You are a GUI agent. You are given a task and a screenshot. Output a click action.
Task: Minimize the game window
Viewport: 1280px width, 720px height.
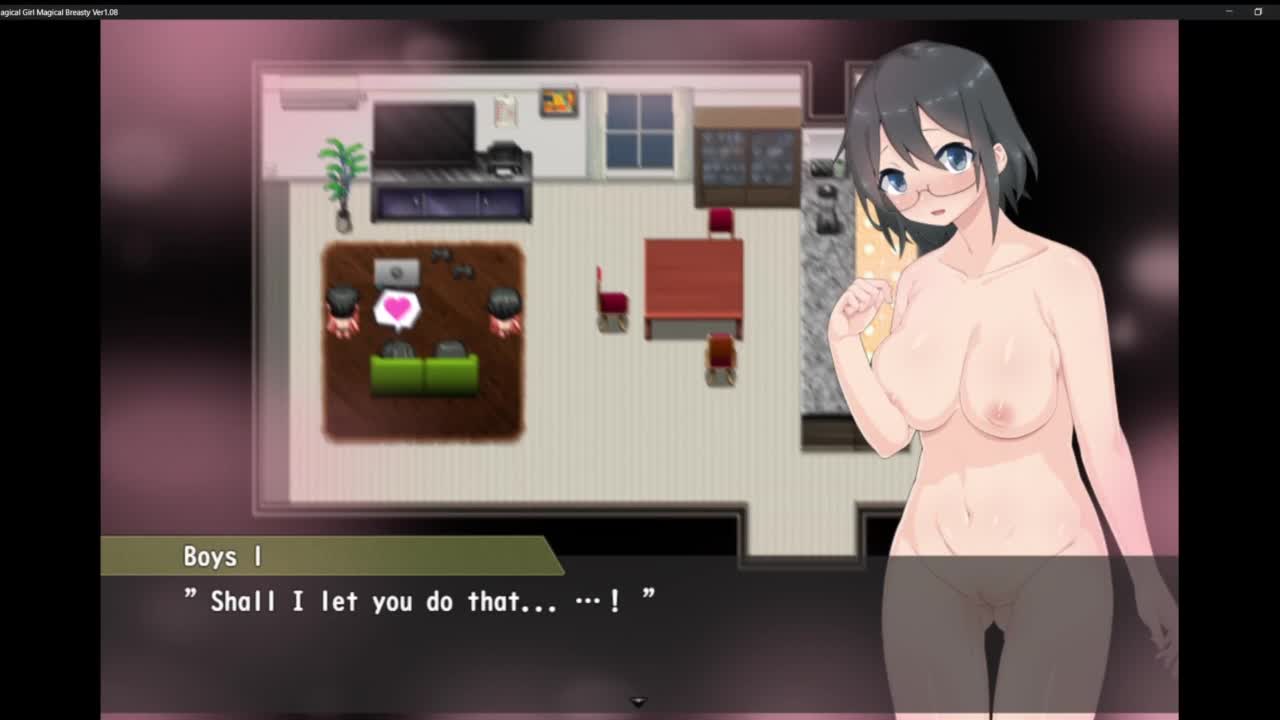pyautogui.click(x=1229, y=11)
